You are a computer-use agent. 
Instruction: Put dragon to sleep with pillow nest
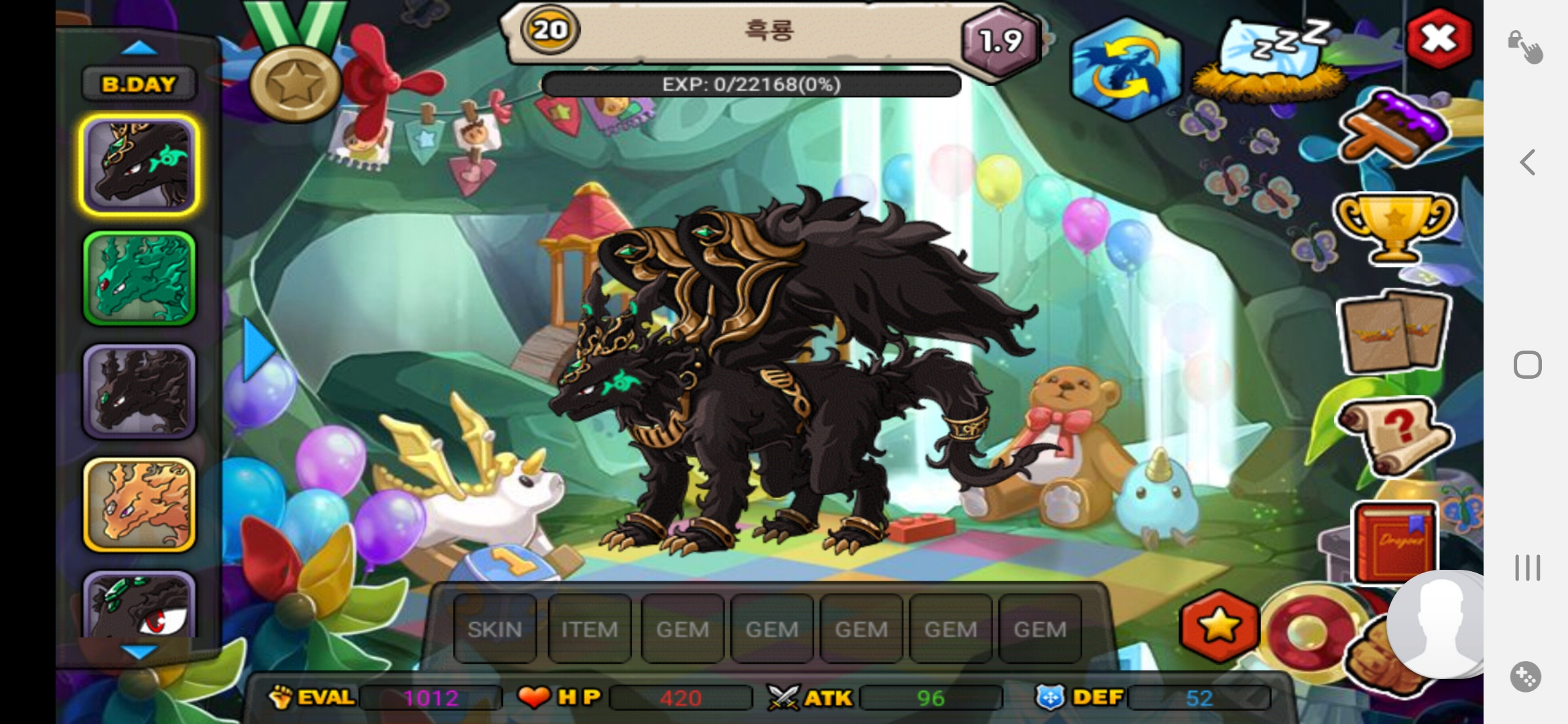coord(1268,62)
